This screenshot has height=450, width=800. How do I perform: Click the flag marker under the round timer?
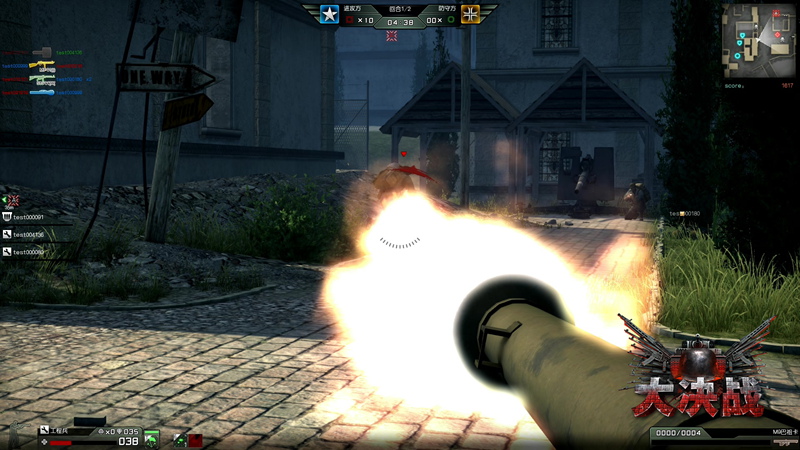[x=393, y=36]
